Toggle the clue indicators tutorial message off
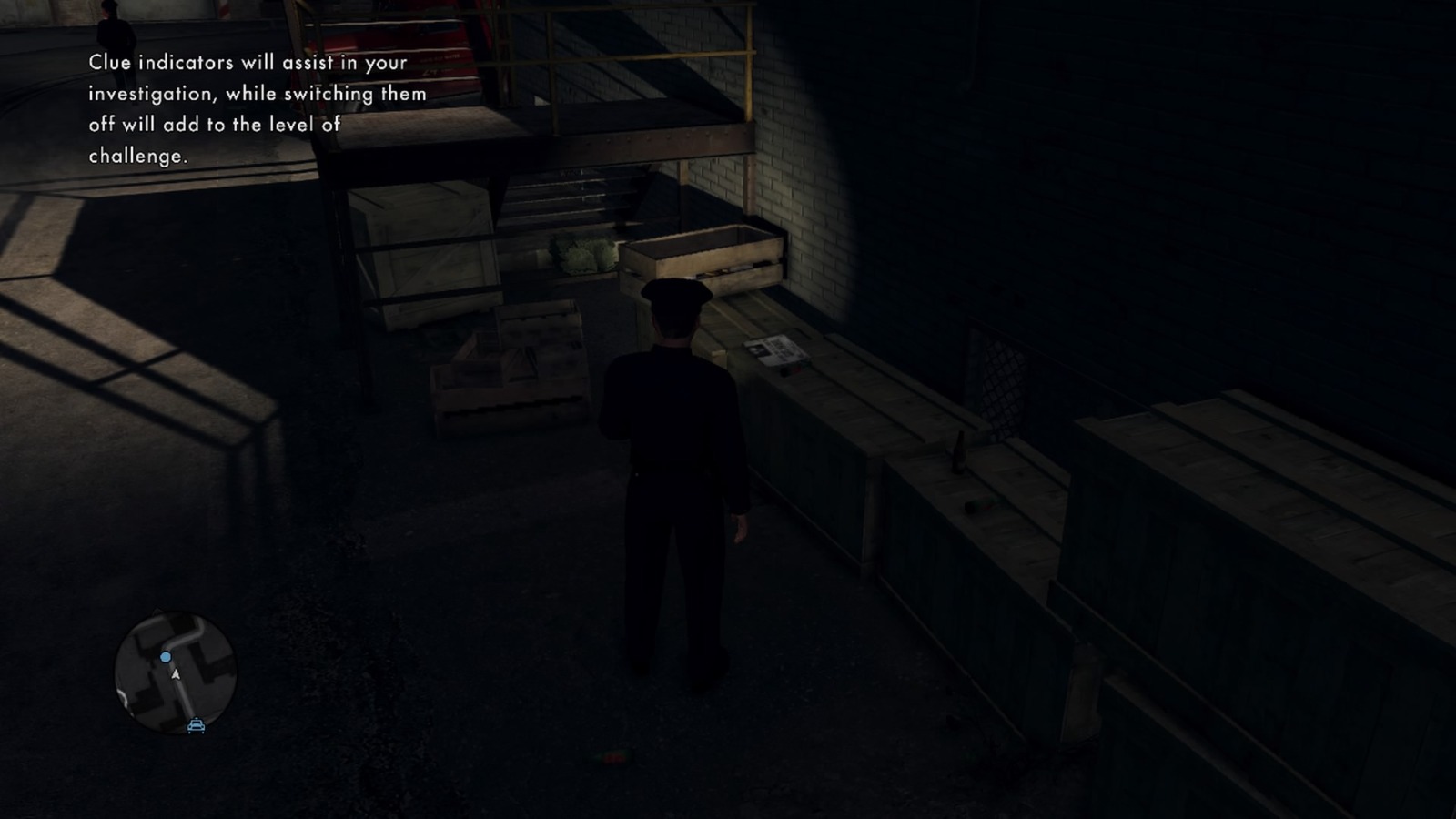 click(x=255, y=109)
